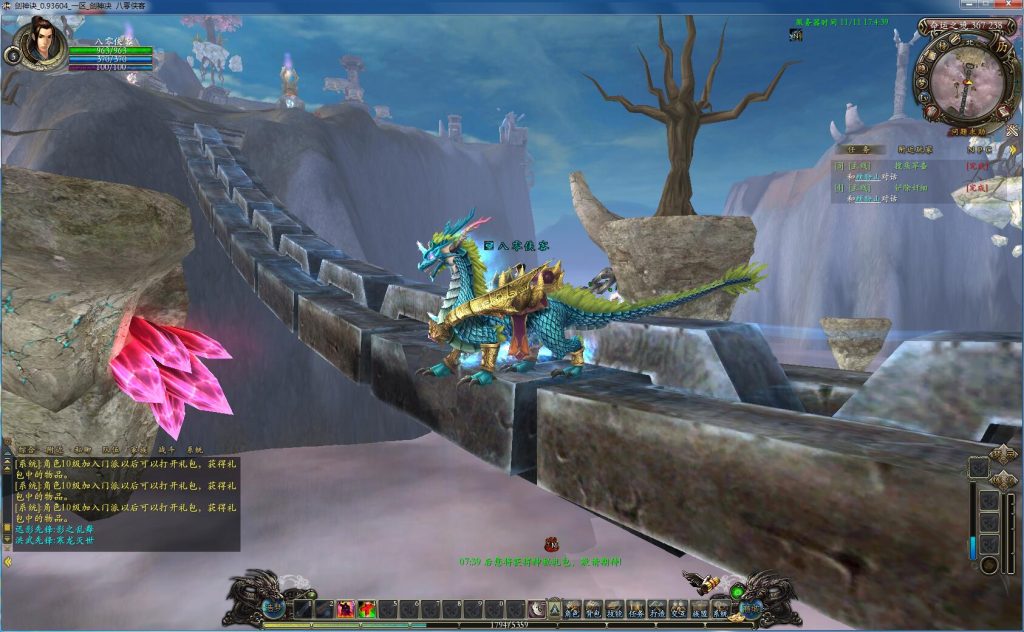Click the 历 calendar button on minimap
The image size is (1024, 632).
(1004, 46)
